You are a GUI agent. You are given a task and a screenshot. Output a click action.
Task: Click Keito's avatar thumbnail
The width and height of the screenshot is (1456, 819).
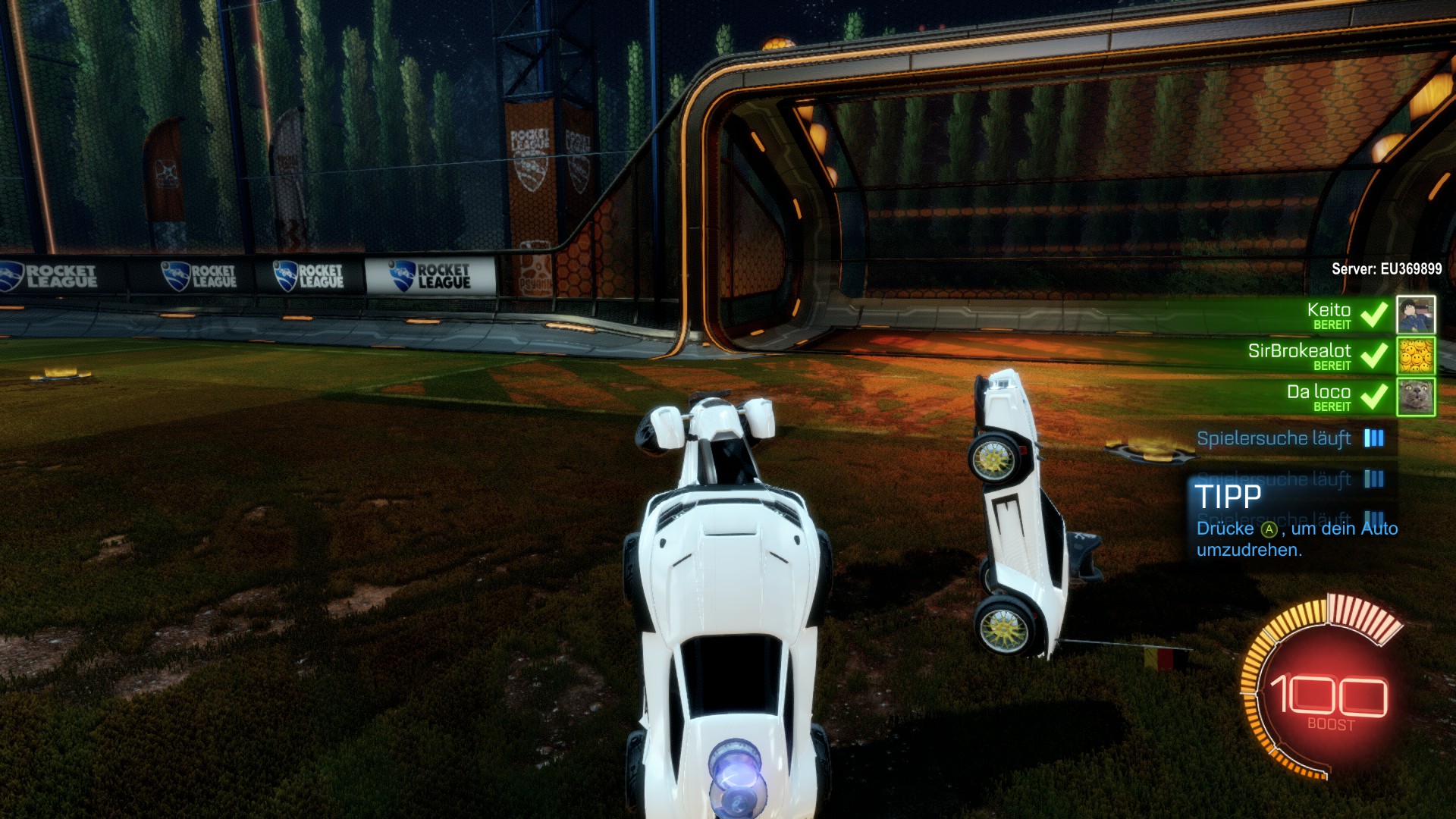coord(1416,315)
